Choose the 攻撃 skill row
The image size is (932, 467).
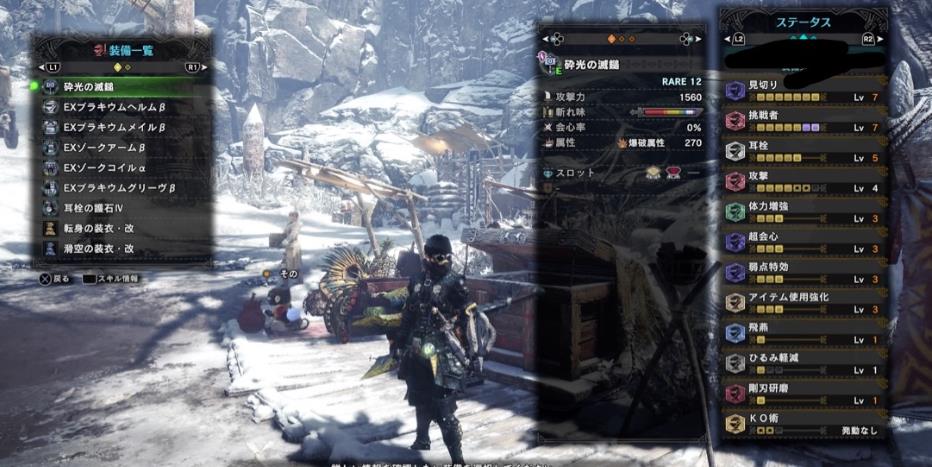805,181
